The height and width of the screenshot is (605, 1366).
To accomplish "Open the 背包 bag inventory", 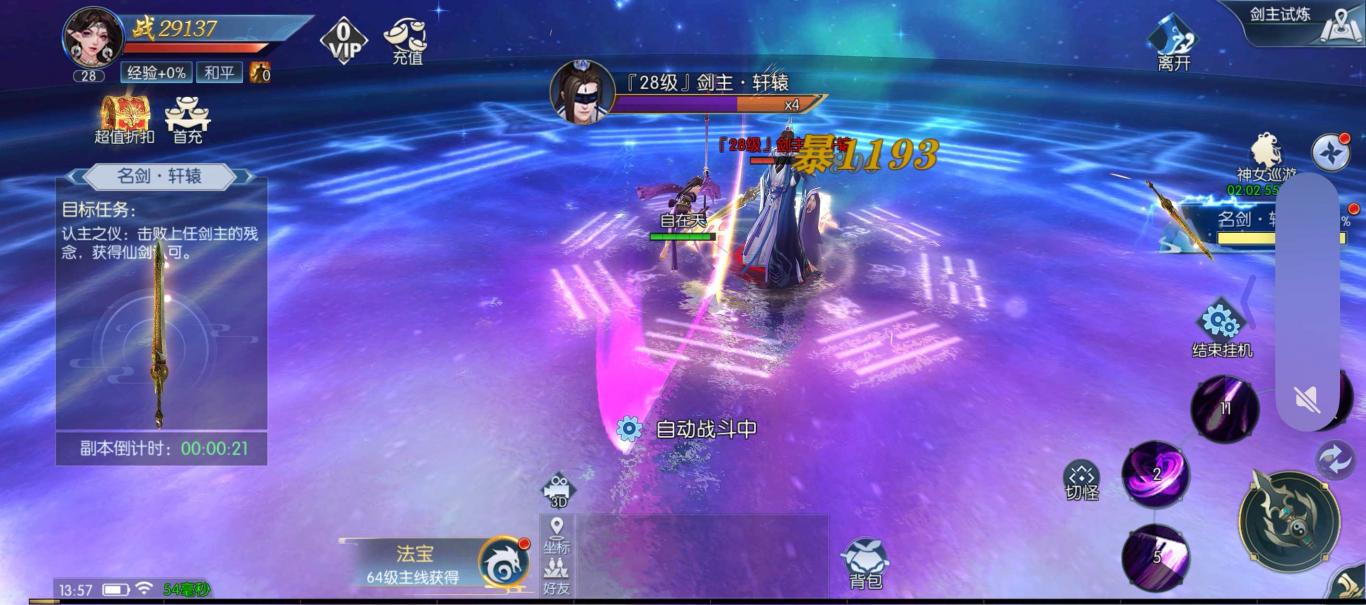I will pos(865,563).
